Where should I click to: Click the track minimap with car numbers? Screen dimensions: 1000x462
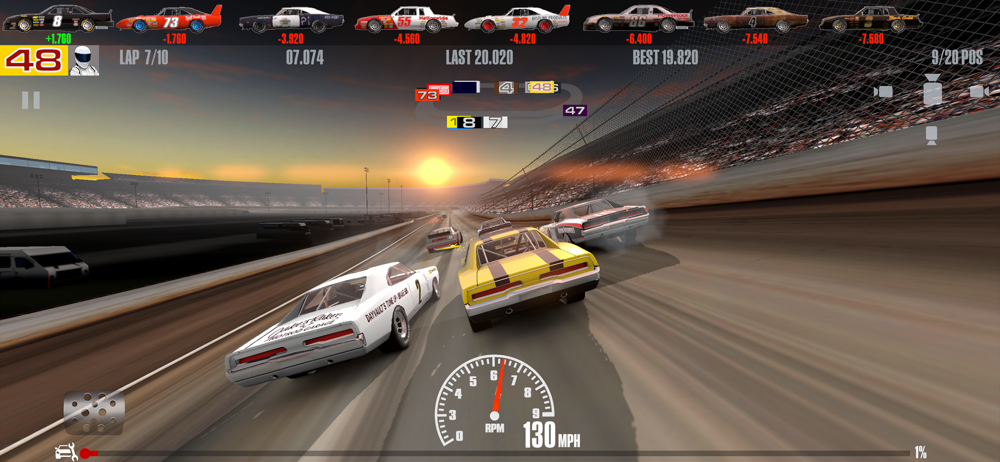(500, 104)
